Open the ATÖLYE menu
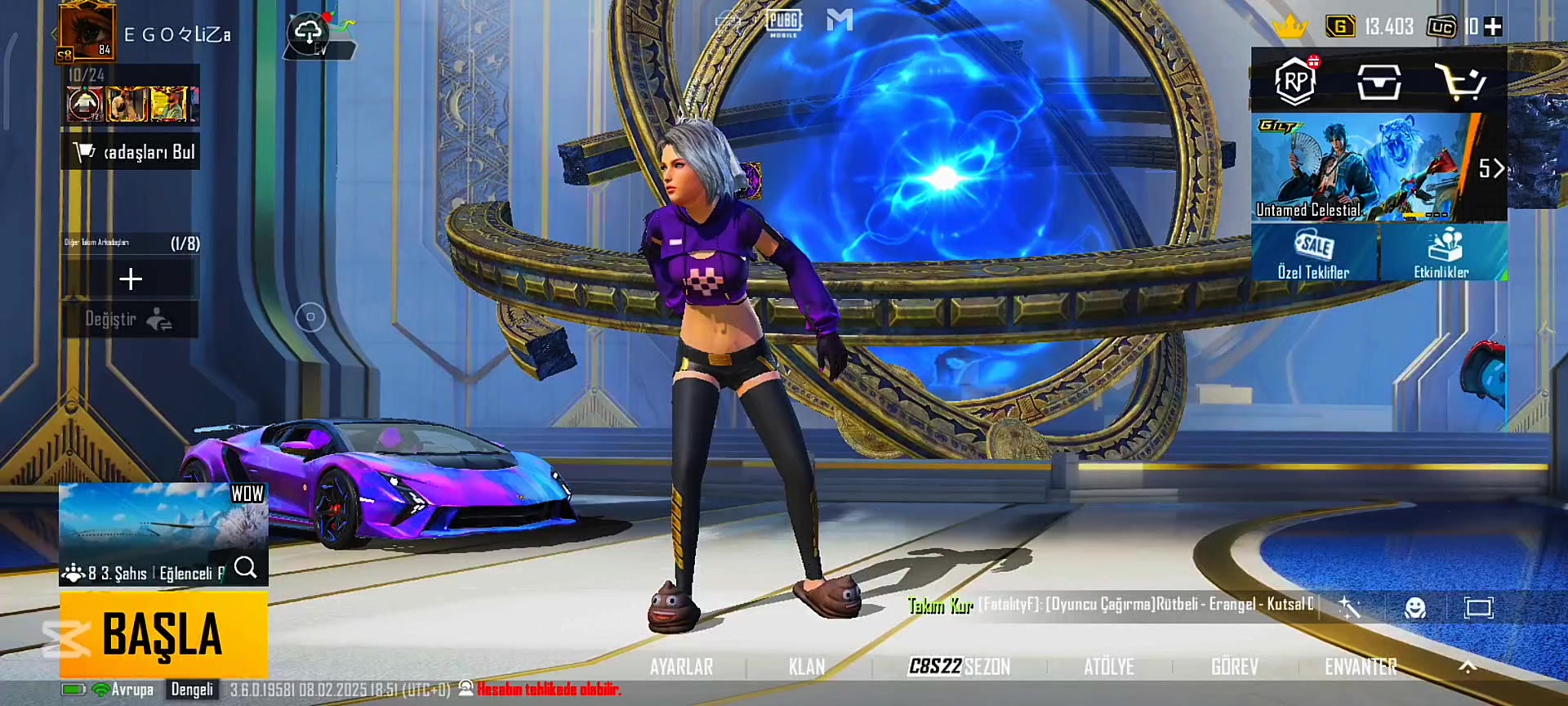The height and width of the screenshot is (706, 1568). click(1108, 667)
